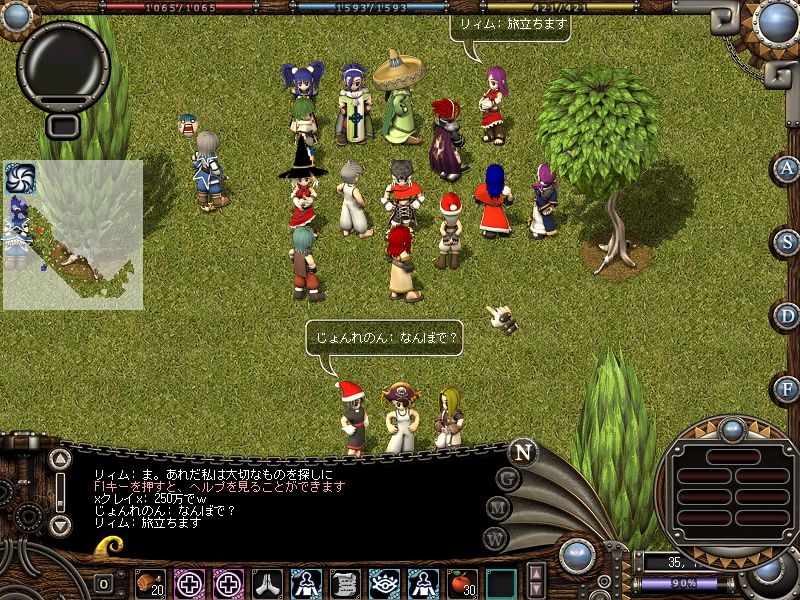Select the D button on right edge
This screenshot has height=600, width=800.
point(788,315)
